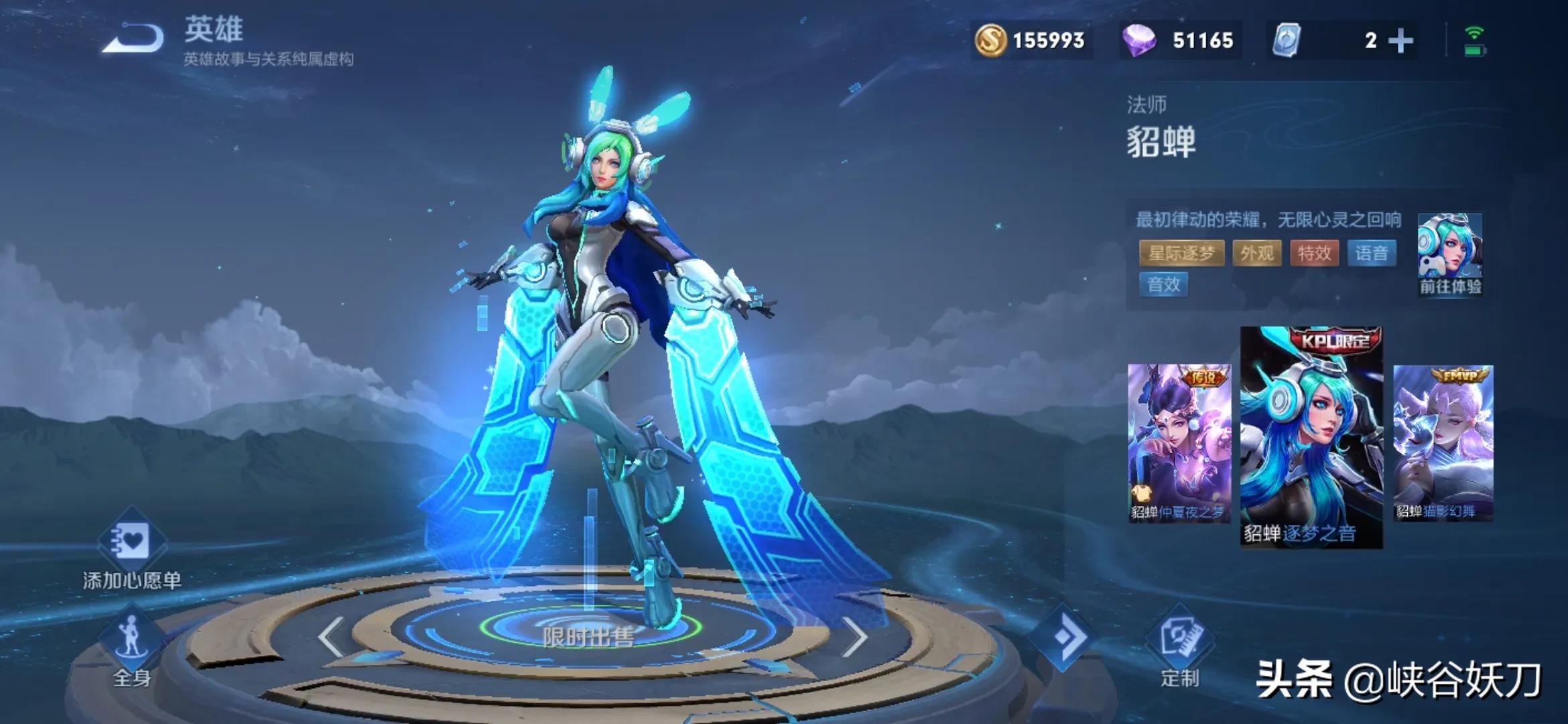The height and width of the screenshot is (724, 1568).
Task: Open the gold coin balance
Action: tap(1031, 40)
